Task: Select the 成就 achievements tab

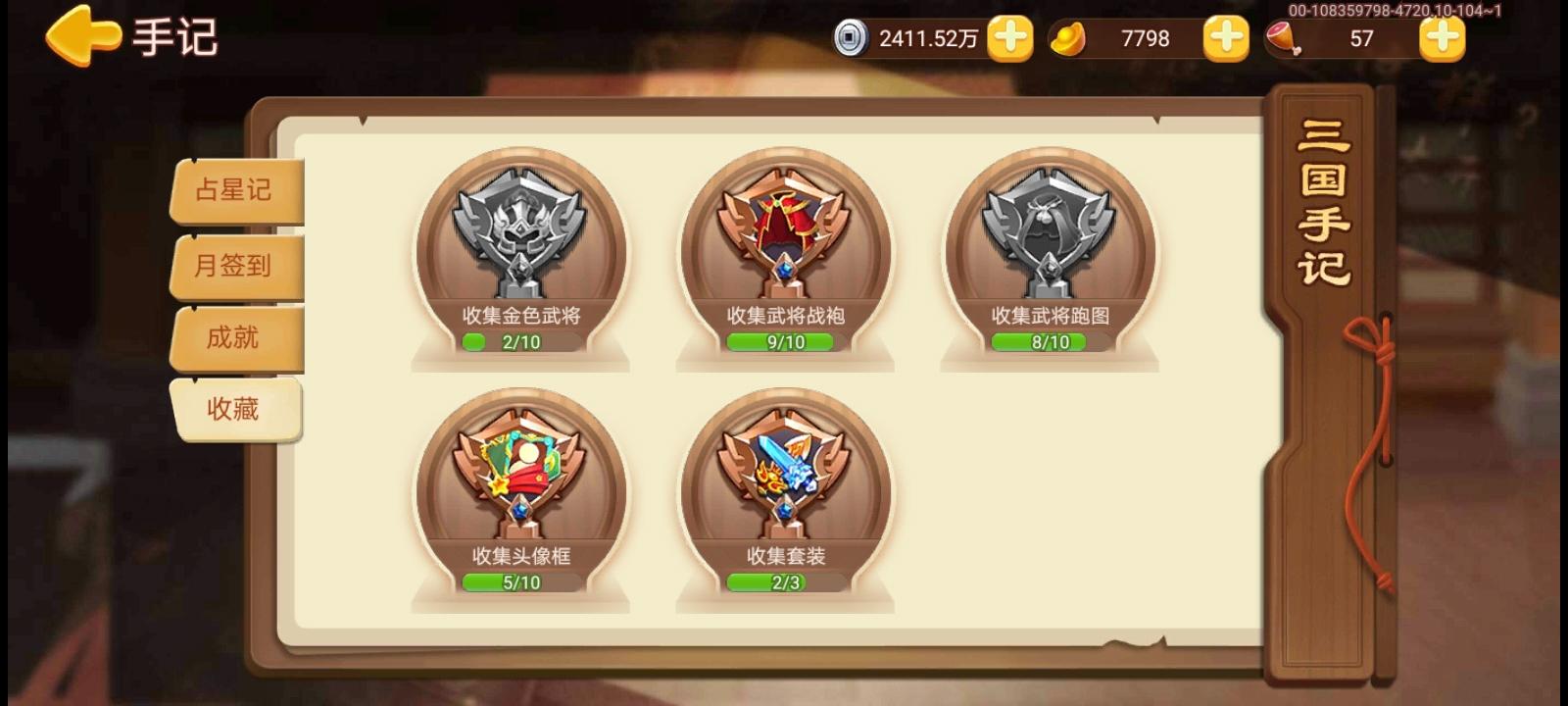Action: click(235, 337)
